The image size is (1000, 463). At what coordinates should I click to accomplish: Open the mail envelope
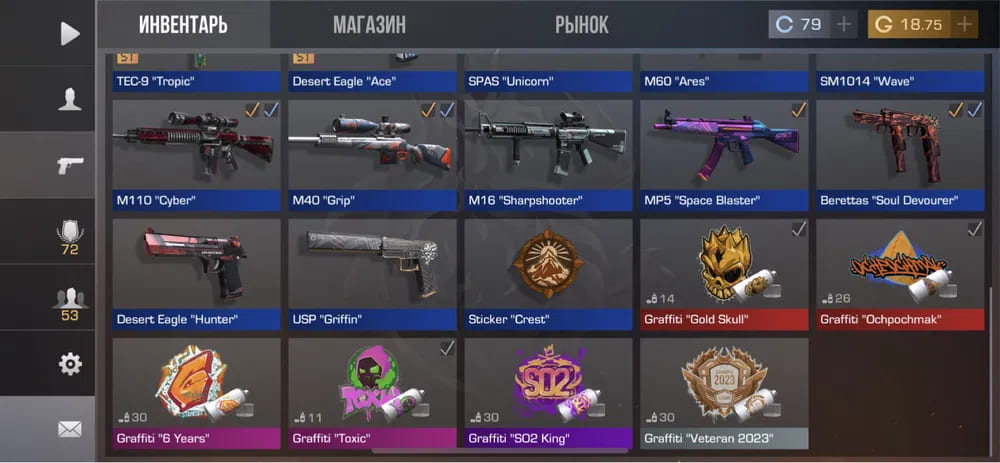click(x=69, y=429)
